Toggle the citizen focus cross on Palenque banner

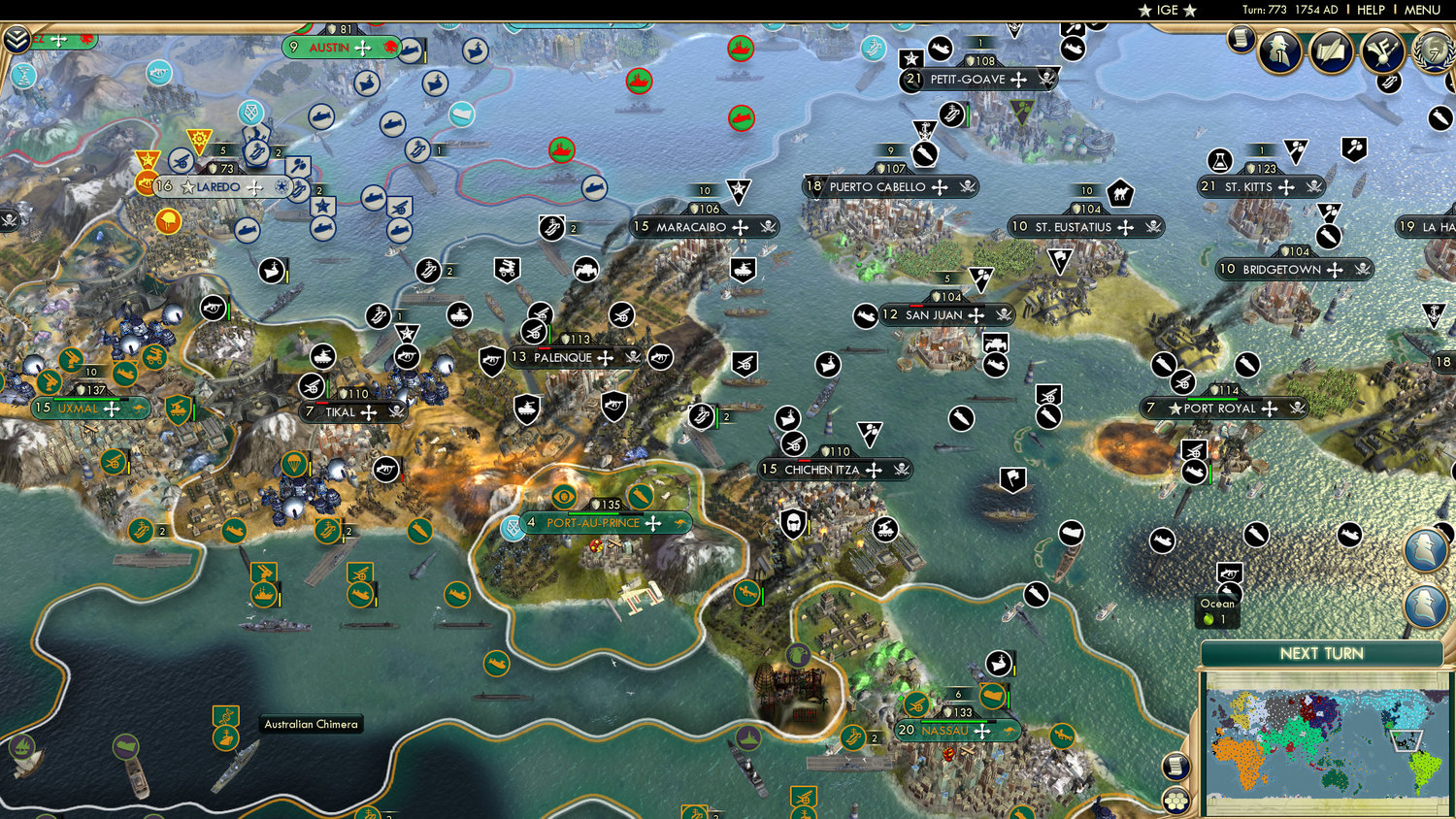point(605,358)
